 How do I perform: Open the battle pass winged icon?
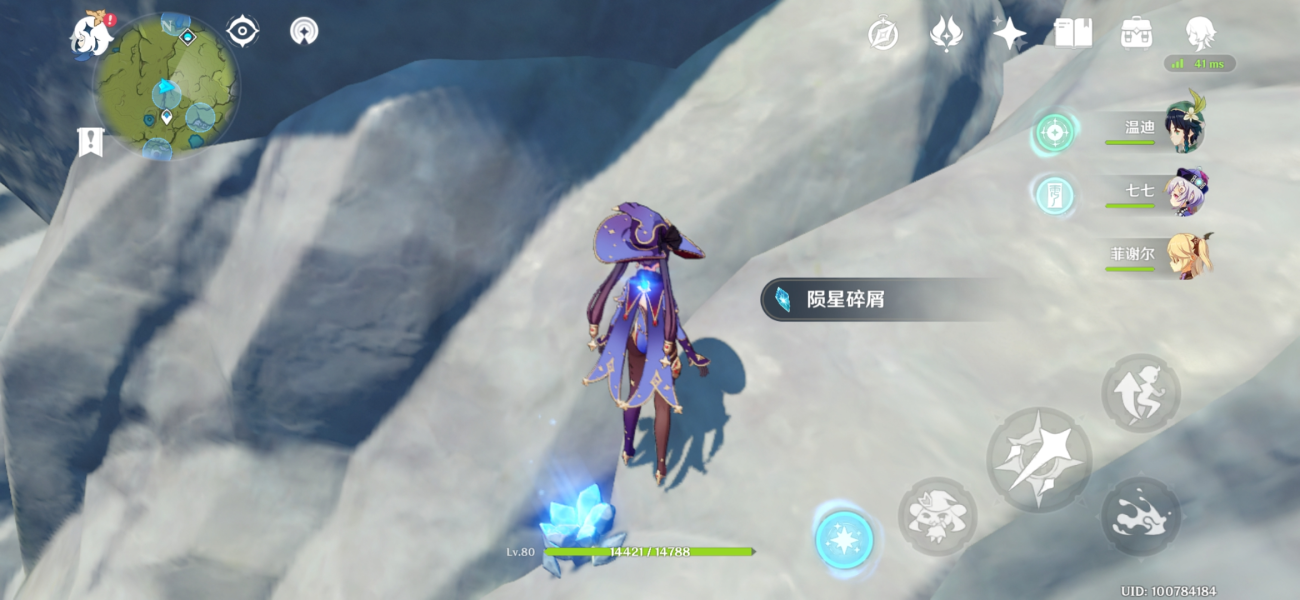945,34
